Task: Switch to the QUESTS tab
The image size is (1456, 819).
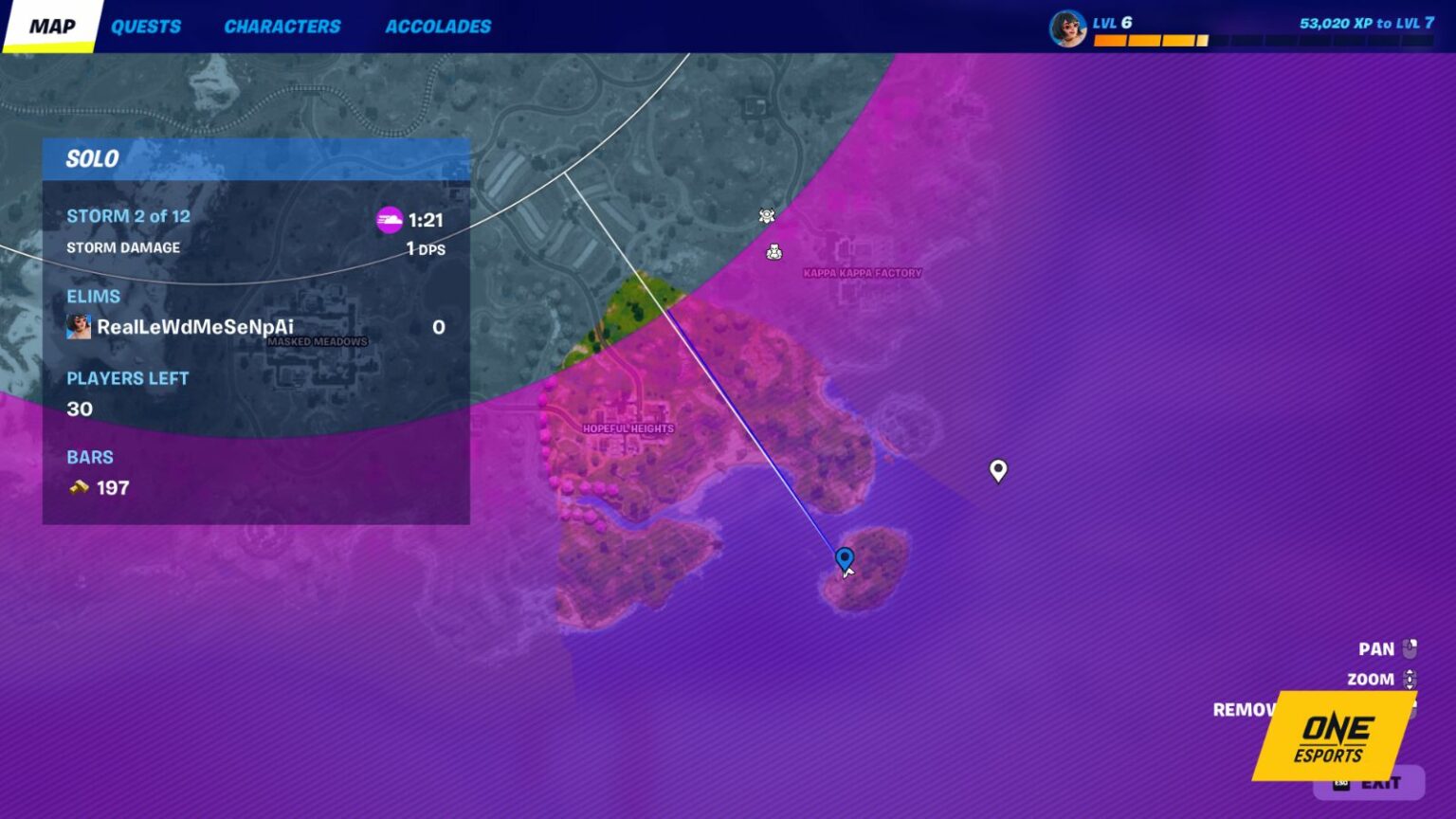Action: tap(146, 26)
